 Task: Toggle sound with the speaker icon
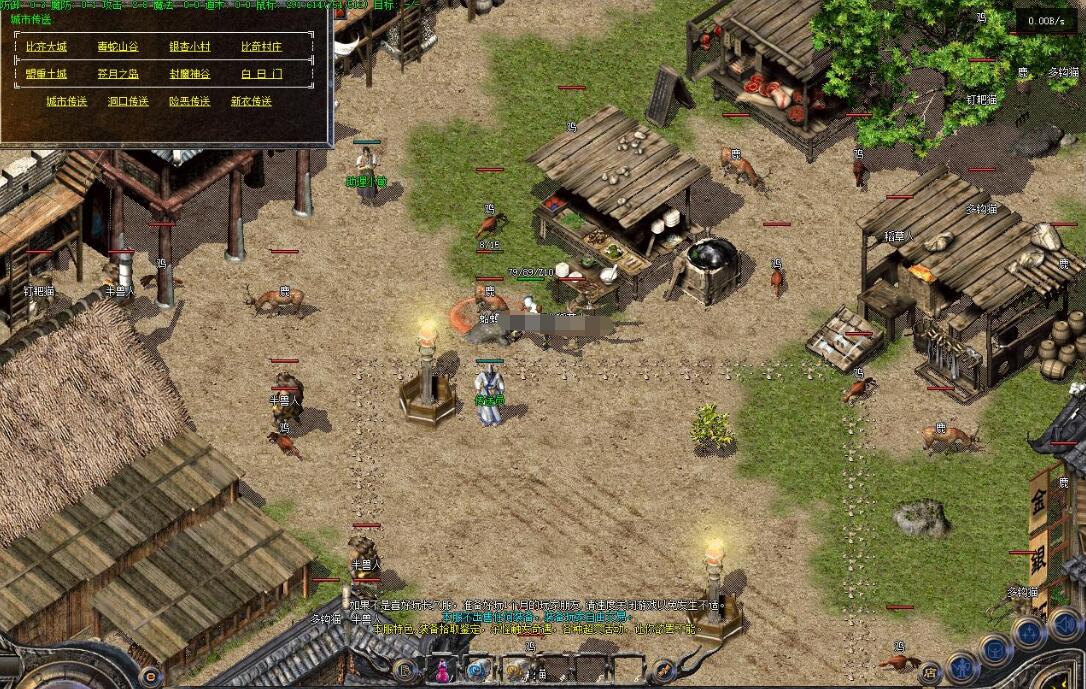click(x=1064, y=624)
